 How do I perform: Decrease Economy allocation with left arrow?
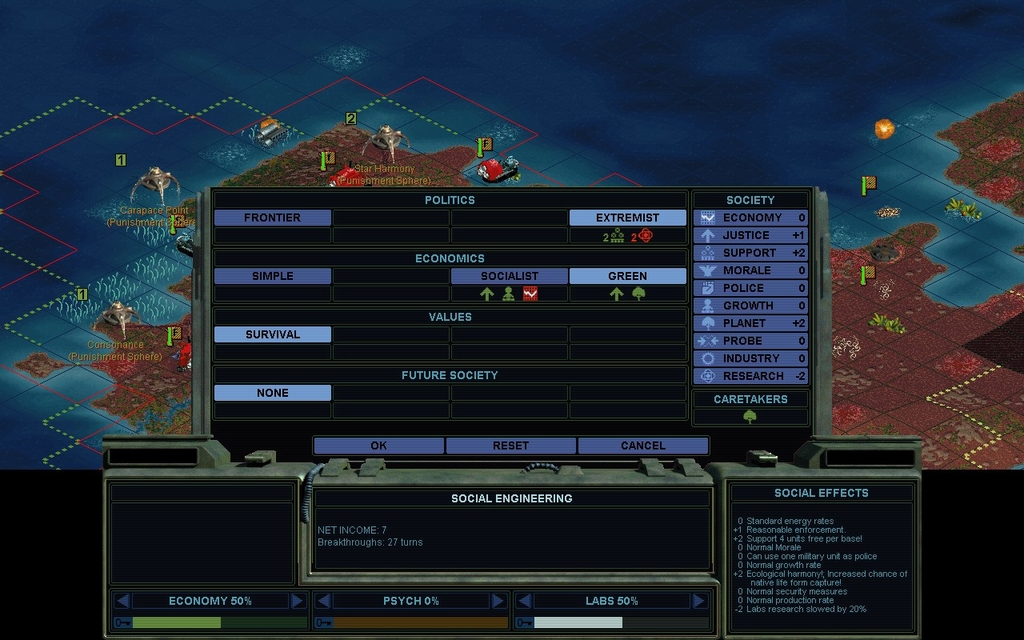[x=123, y=601]
